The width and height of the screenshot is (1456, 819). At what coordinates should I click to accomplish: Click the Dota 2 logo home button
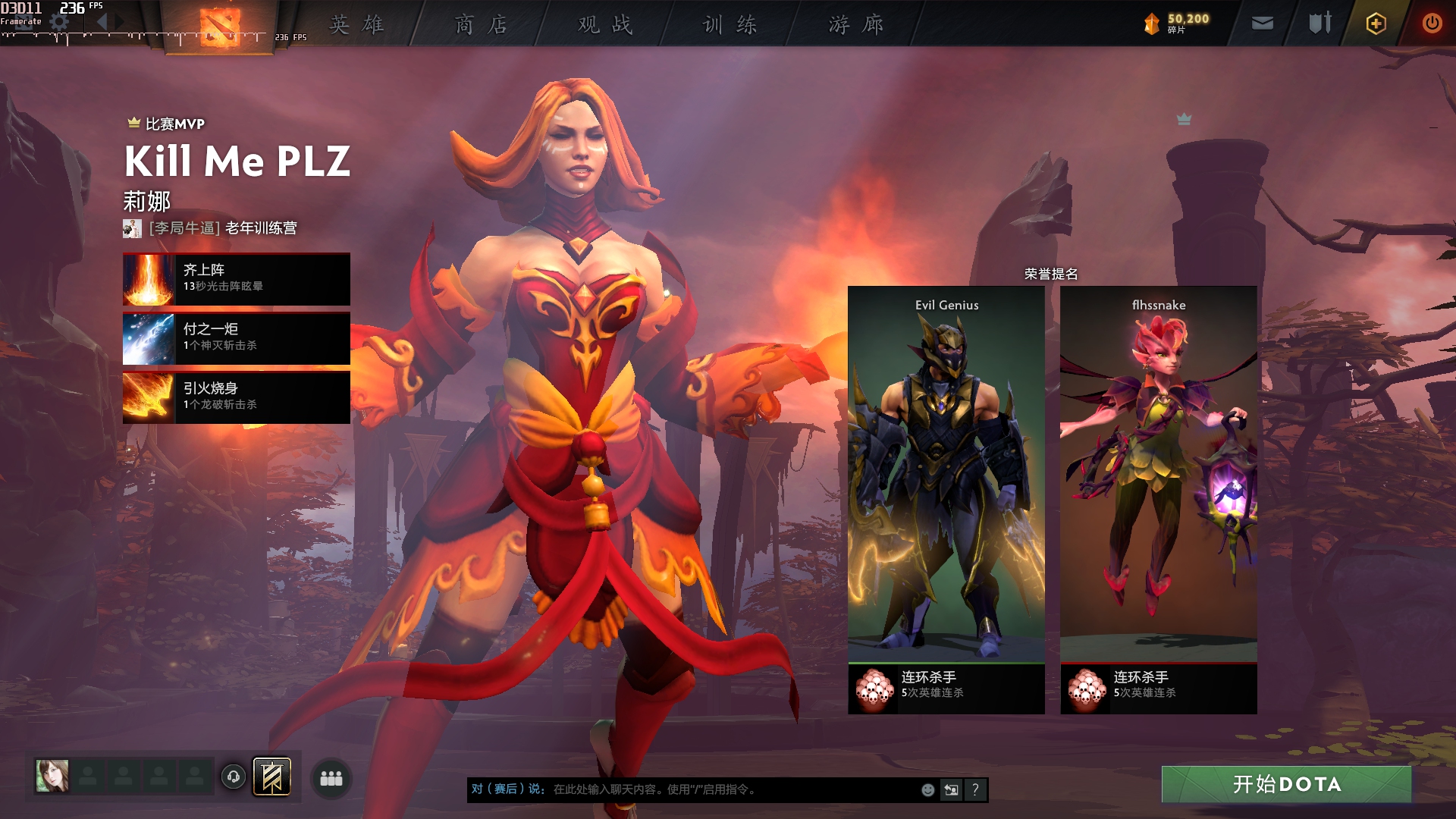220,27
